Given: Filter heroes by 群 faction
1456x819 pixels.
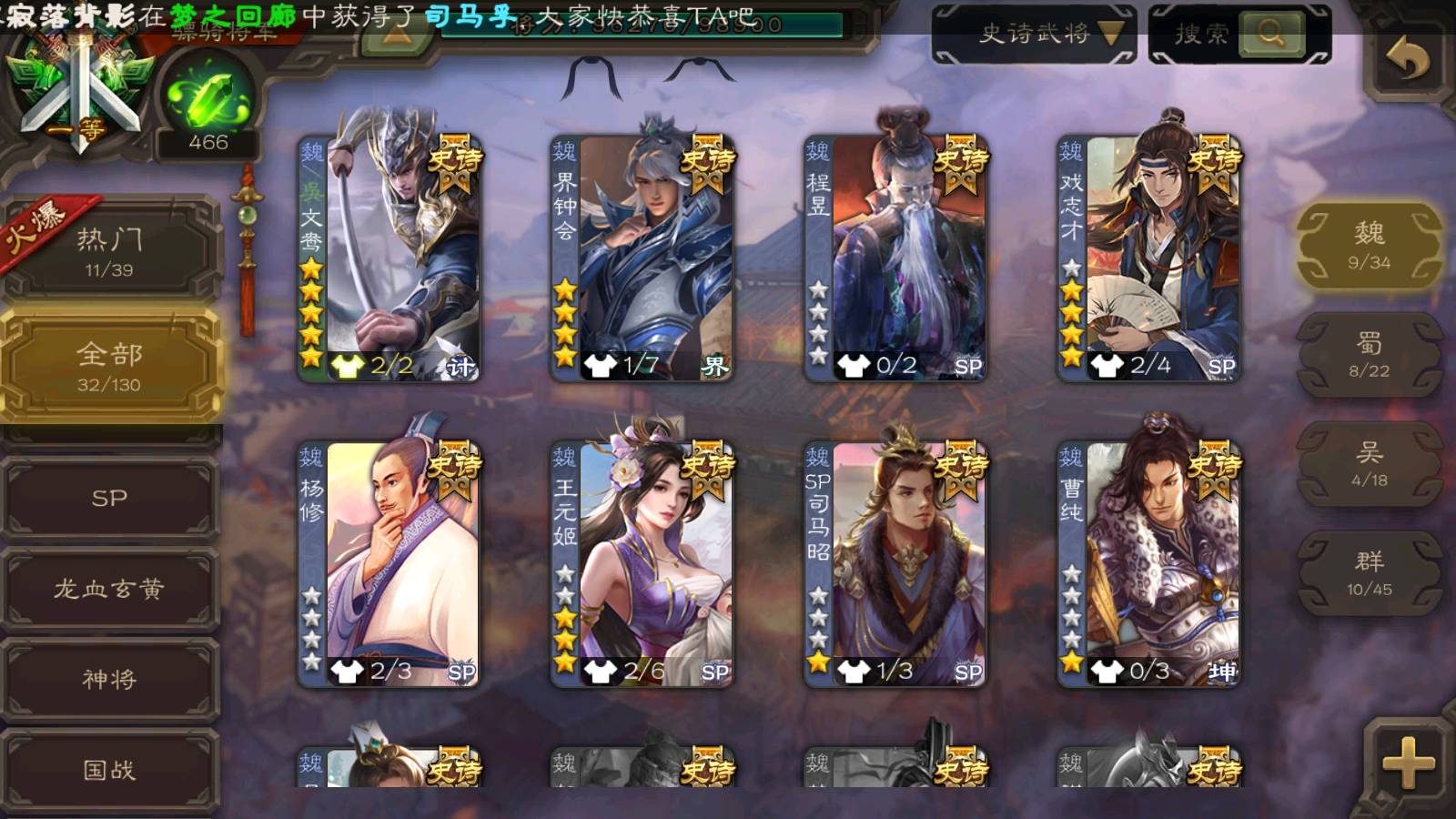Looking at the screenshot, I should tap(1369, 571).
